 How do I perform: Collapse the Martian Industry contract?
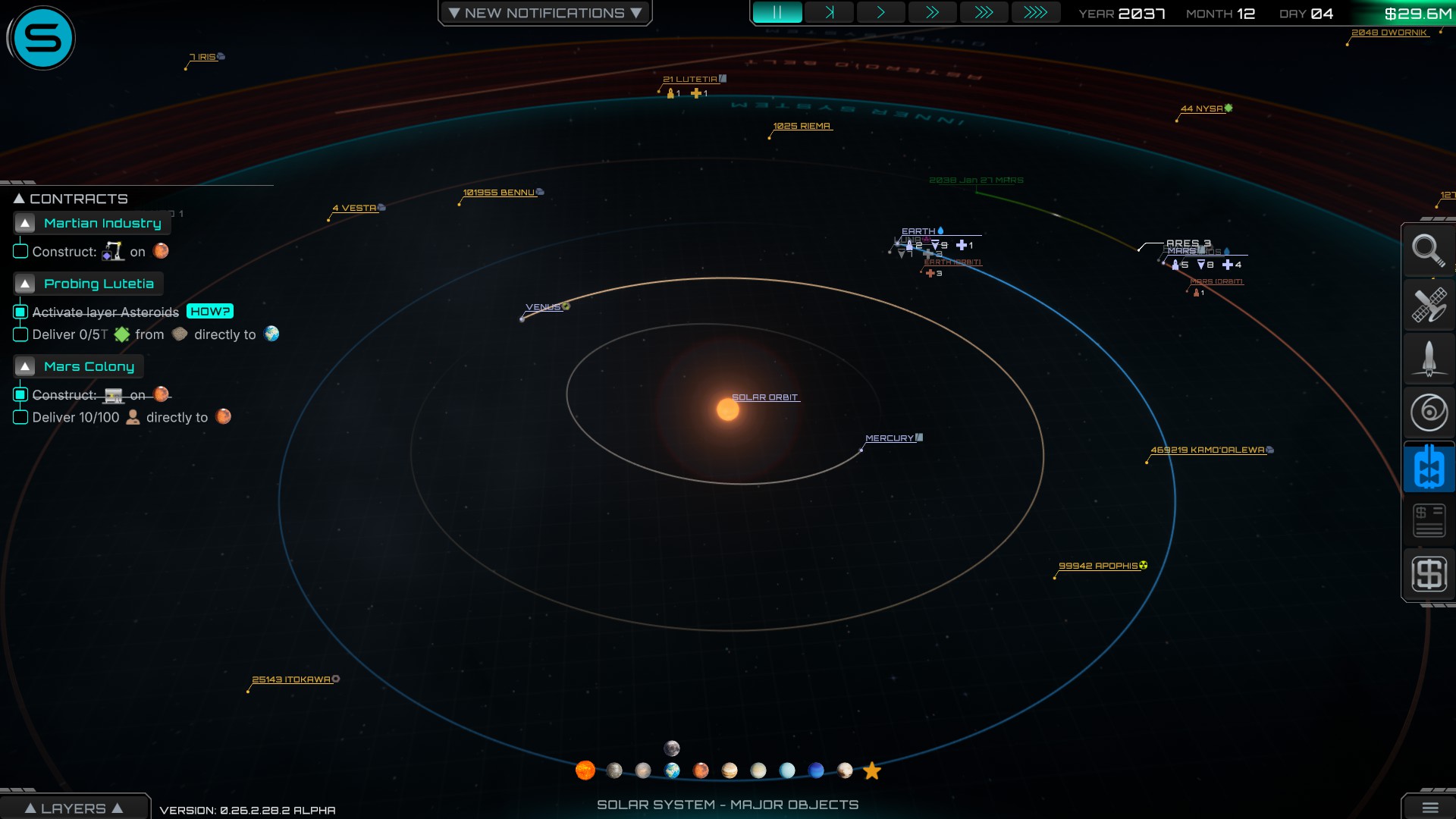coord(25,223)
